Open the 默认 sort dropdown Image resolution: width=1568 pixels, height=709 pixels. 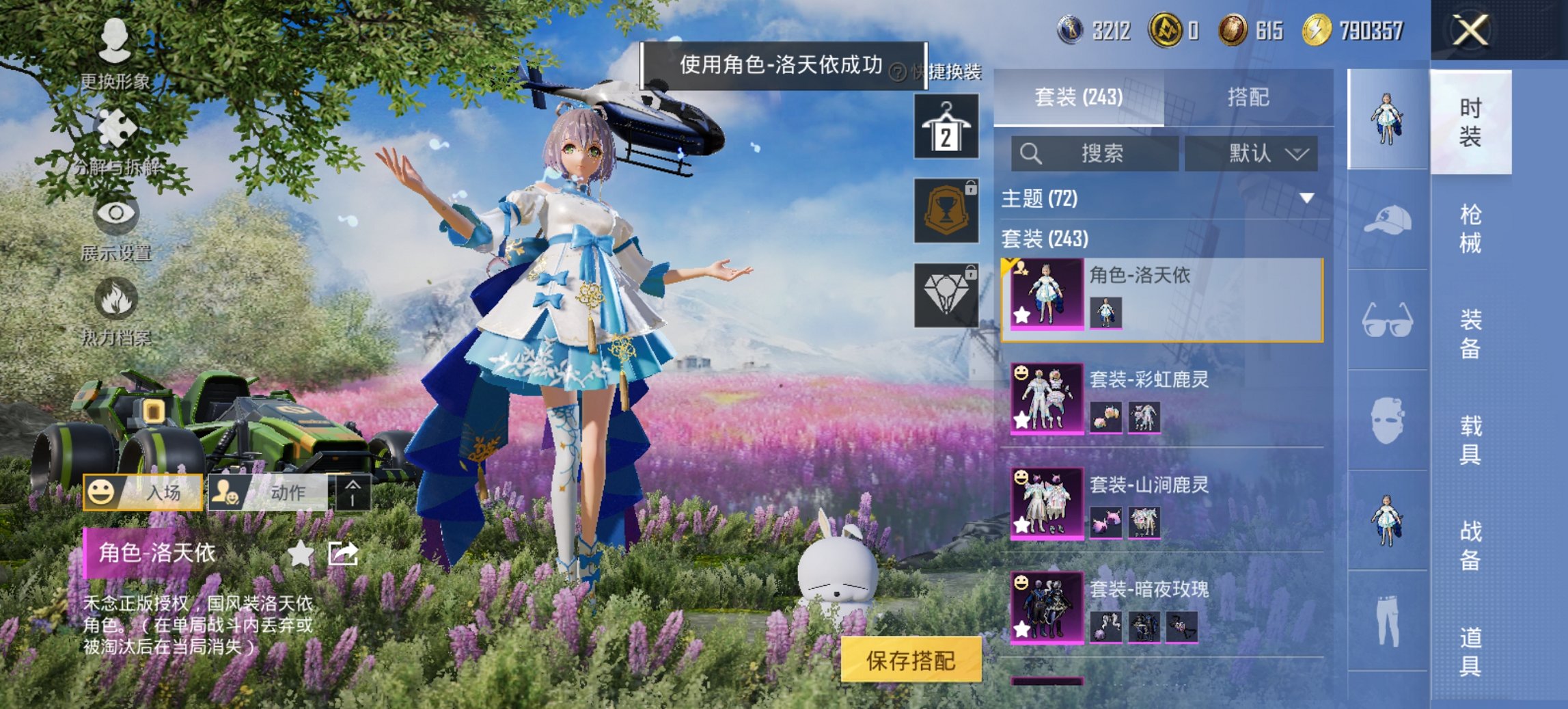[1254, 154]
